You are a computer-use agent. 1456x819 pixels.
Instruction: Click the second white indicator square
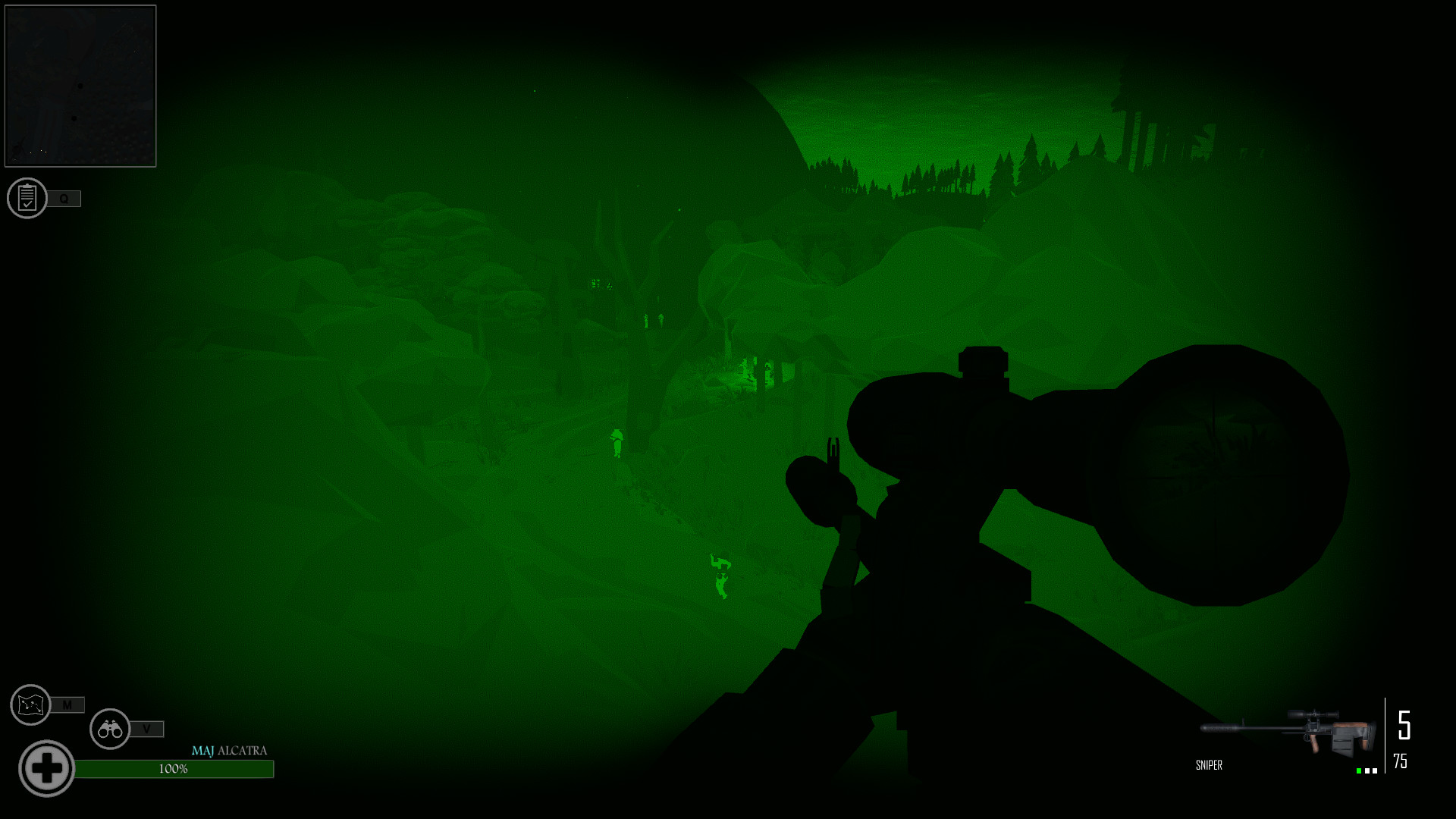click(1376, 770)
